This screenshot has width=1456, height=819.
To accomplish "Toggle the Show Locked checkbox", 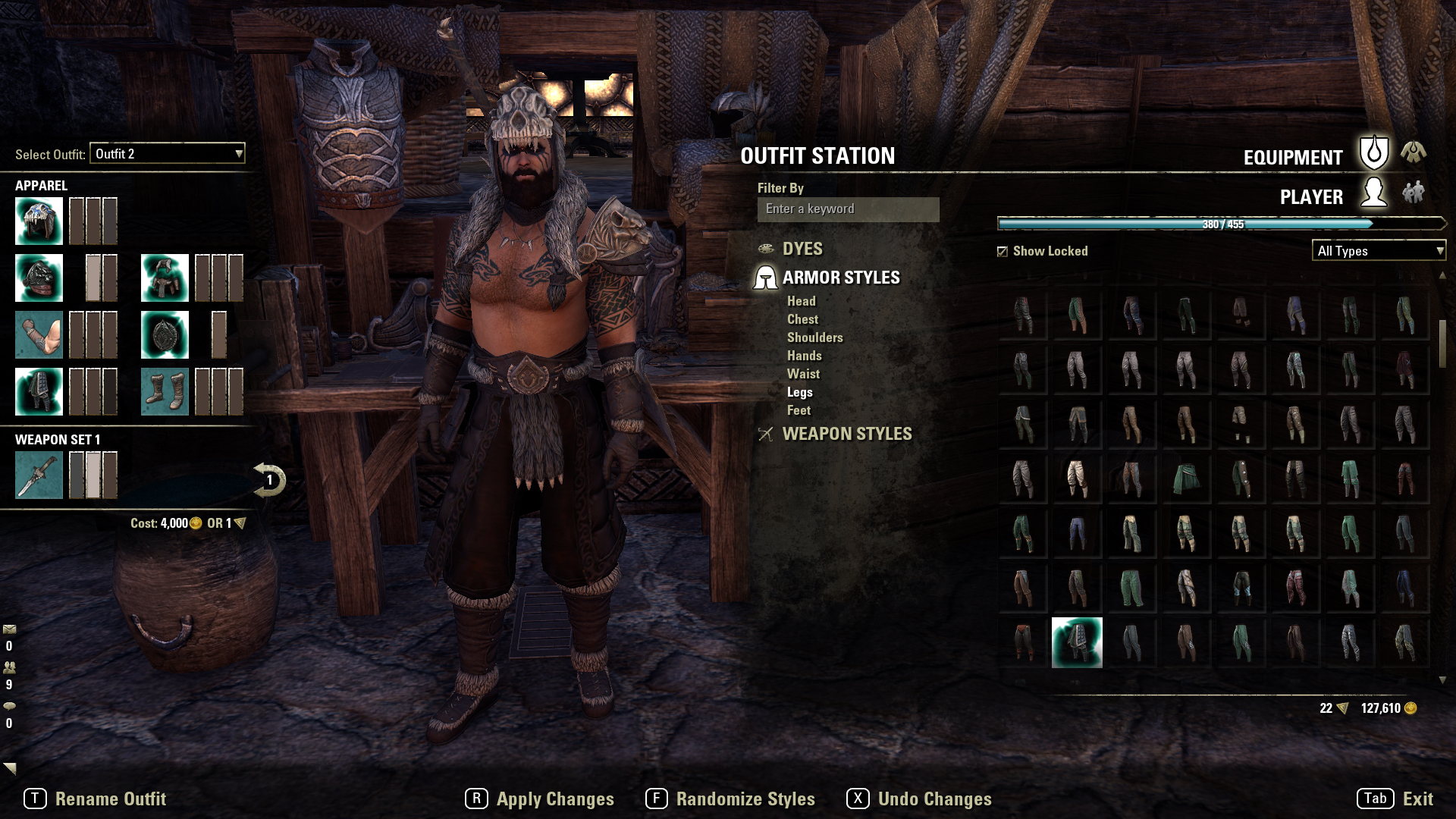I will (x=1003, y=251).
